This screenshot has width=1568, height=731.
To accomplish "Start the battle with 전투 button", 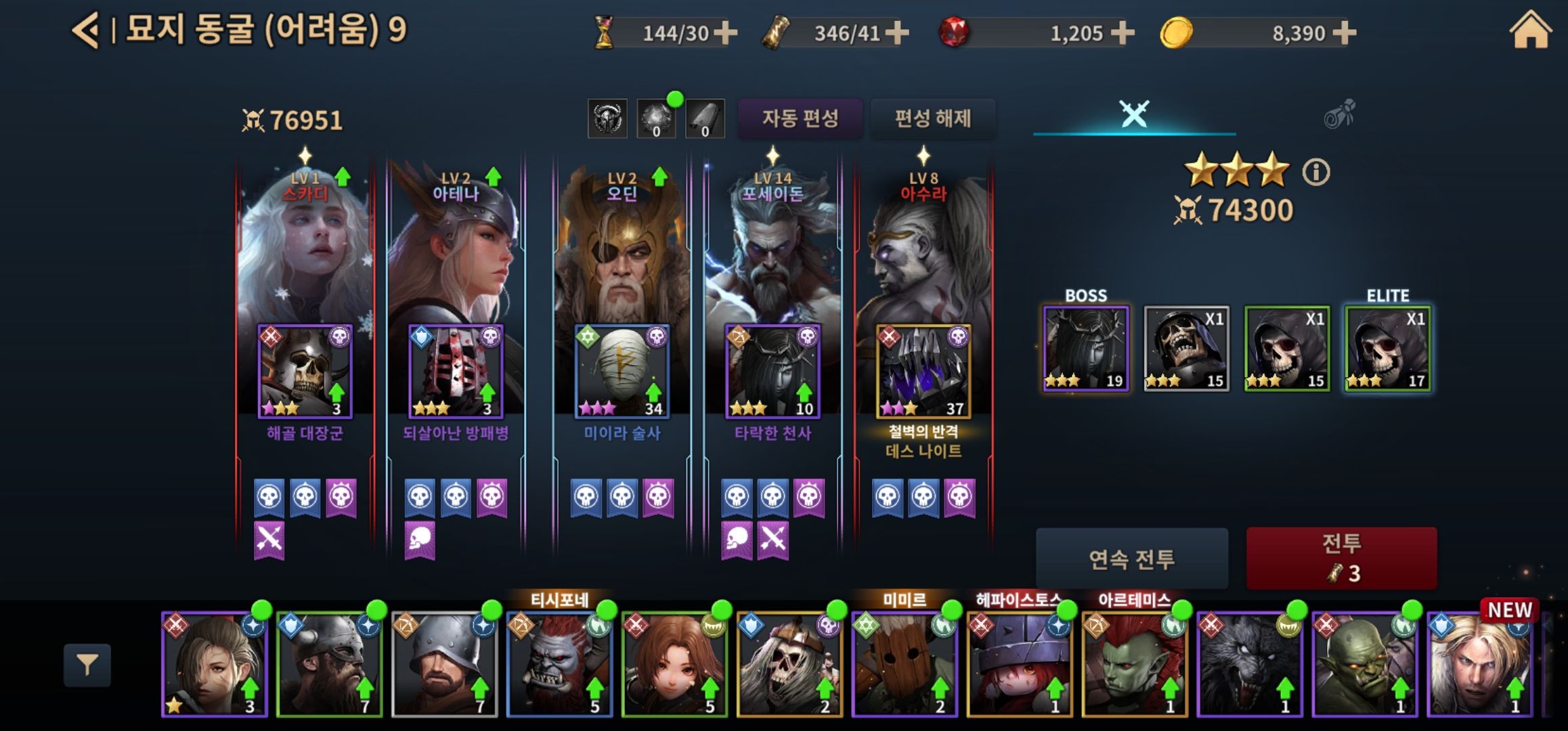I will pos(1341,558).
